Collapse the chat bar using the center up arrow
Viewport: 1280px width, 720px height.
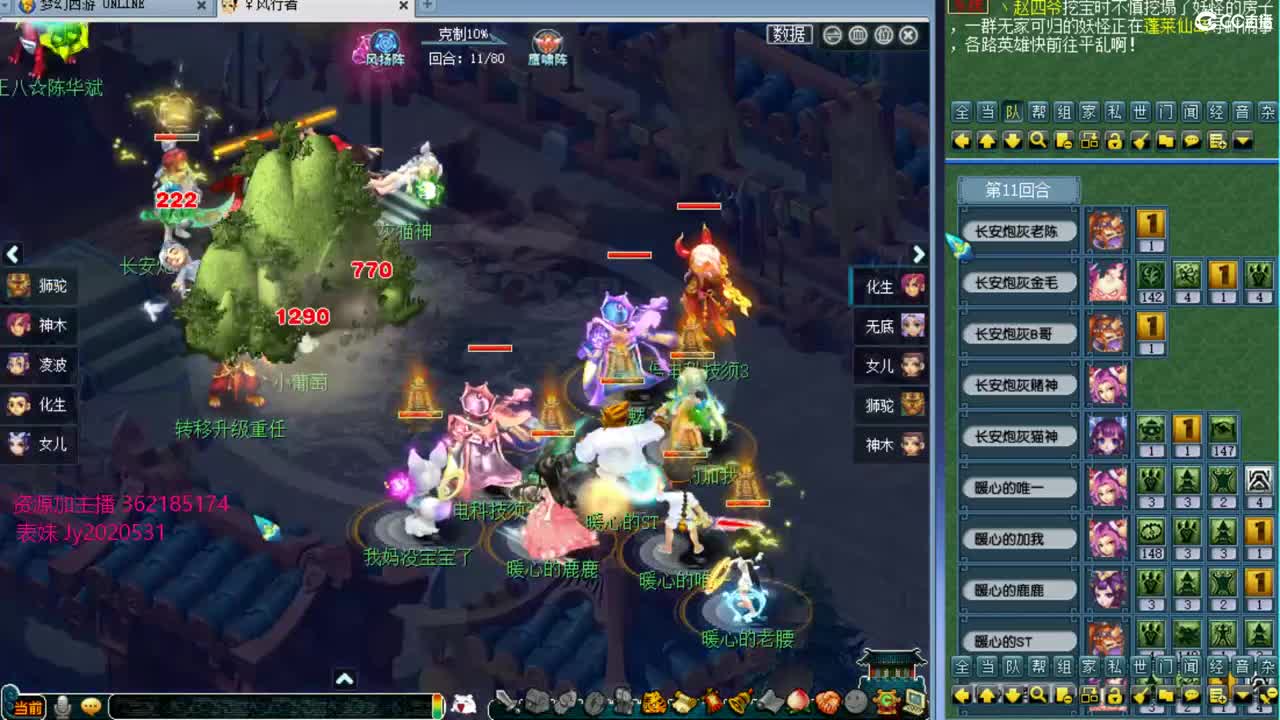point(346,677)
